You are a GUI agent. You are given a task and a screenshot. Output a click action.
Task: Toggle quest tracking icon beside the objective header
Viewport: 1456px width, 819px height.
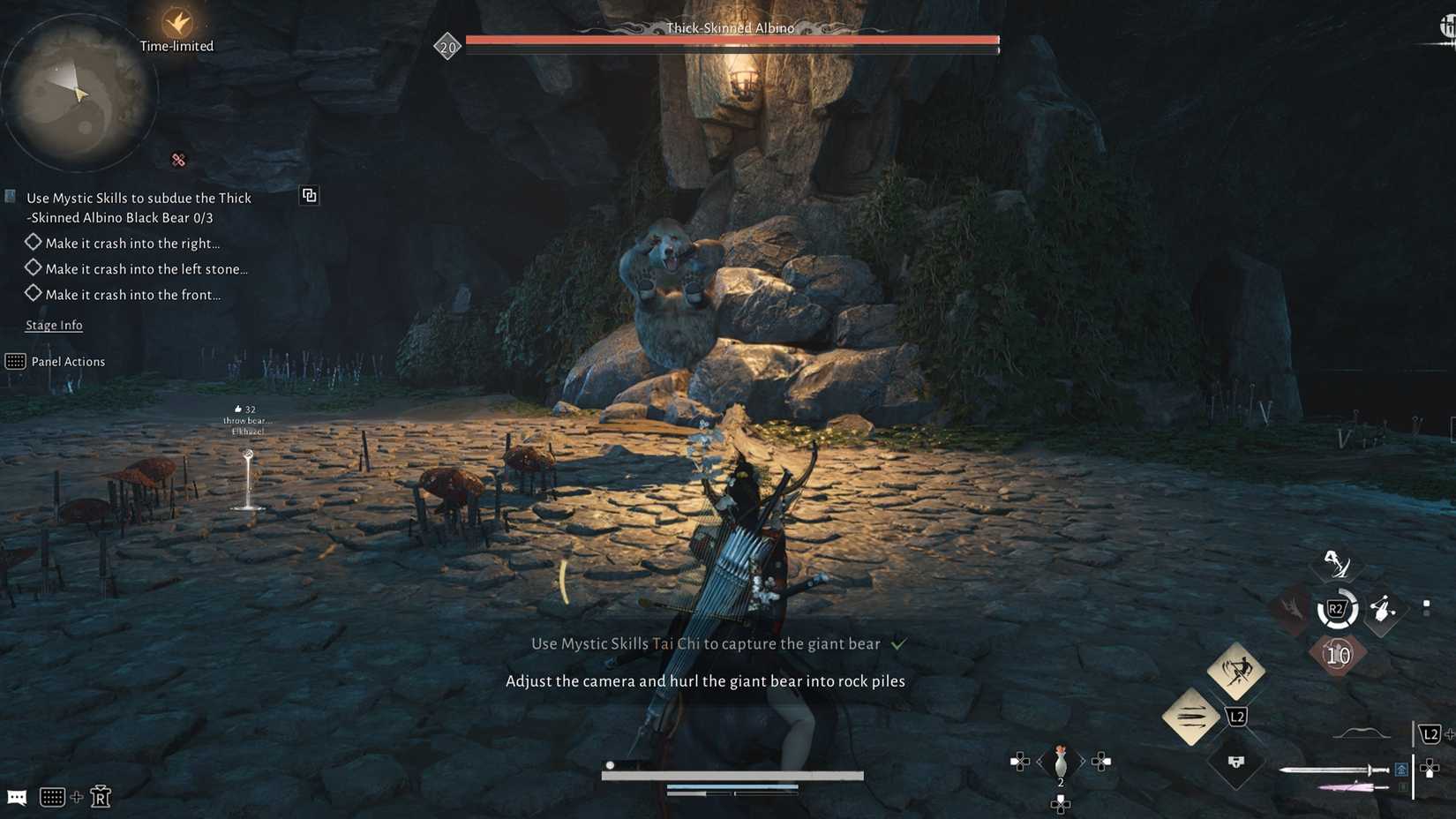309,195
